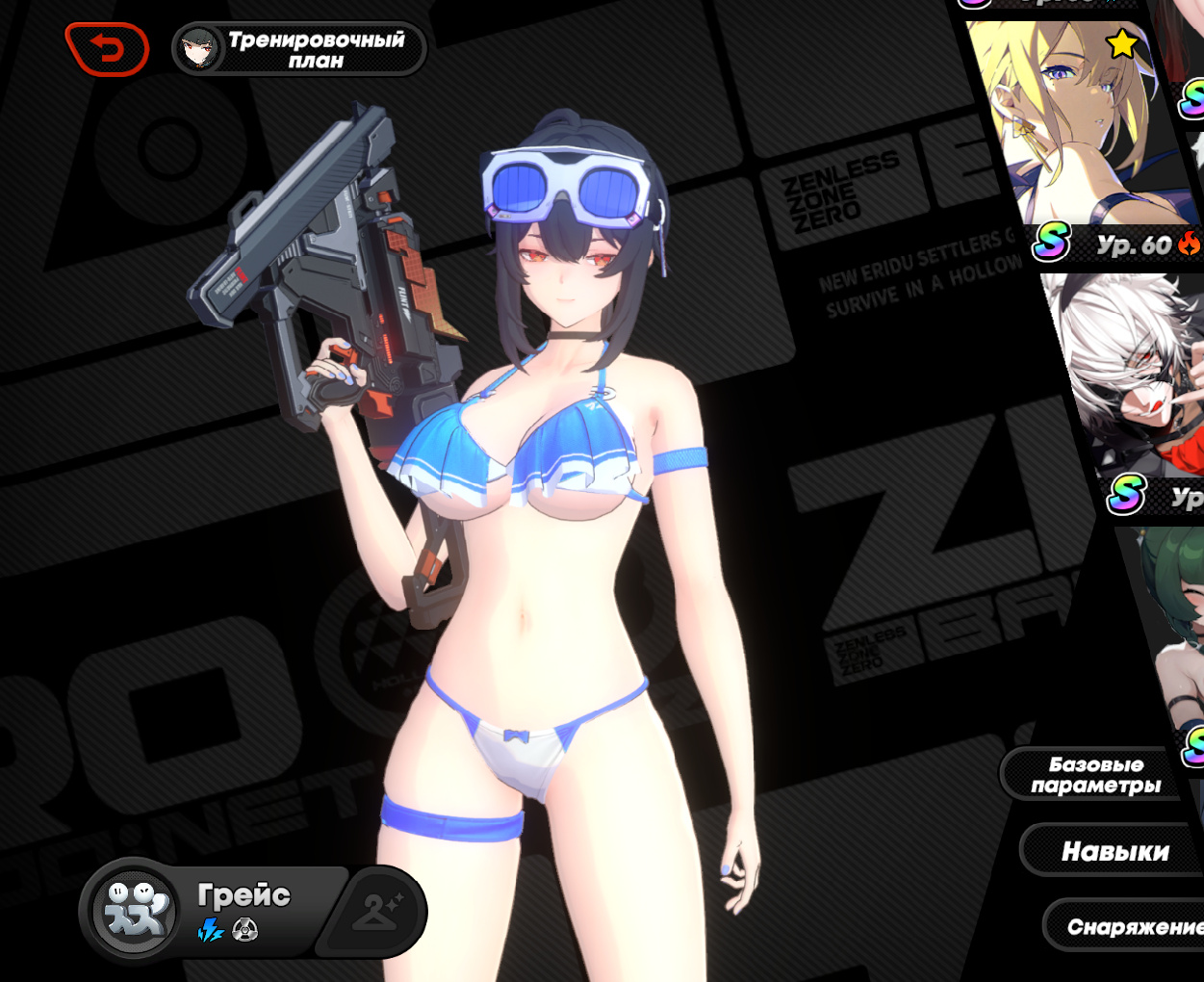Go back with the red arrow button

[107, 49]
